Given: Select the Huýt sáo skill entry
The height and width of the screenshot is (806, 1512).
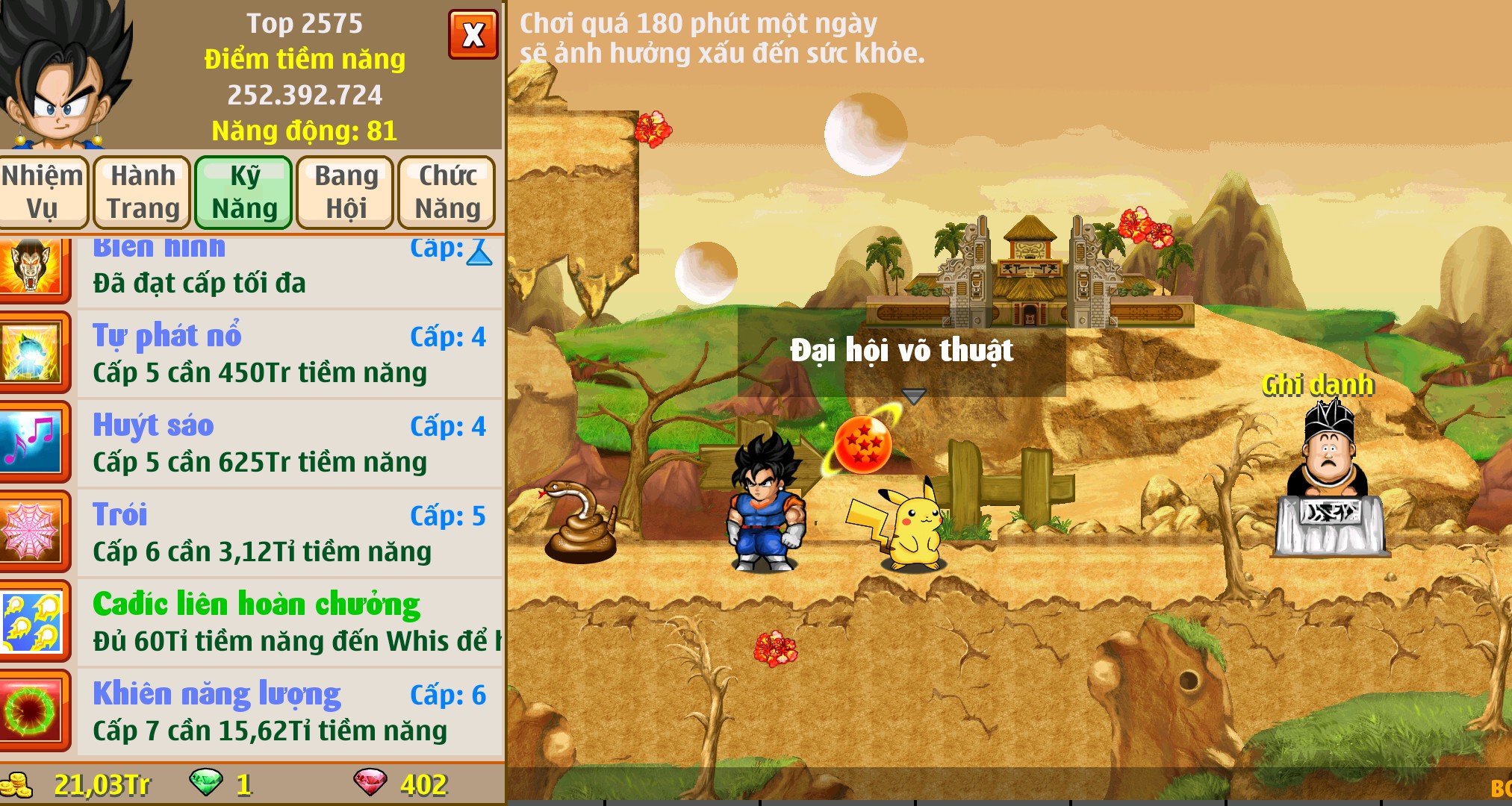Looking at the screenshot, I should pyautogui.click(x=290, y=443).
